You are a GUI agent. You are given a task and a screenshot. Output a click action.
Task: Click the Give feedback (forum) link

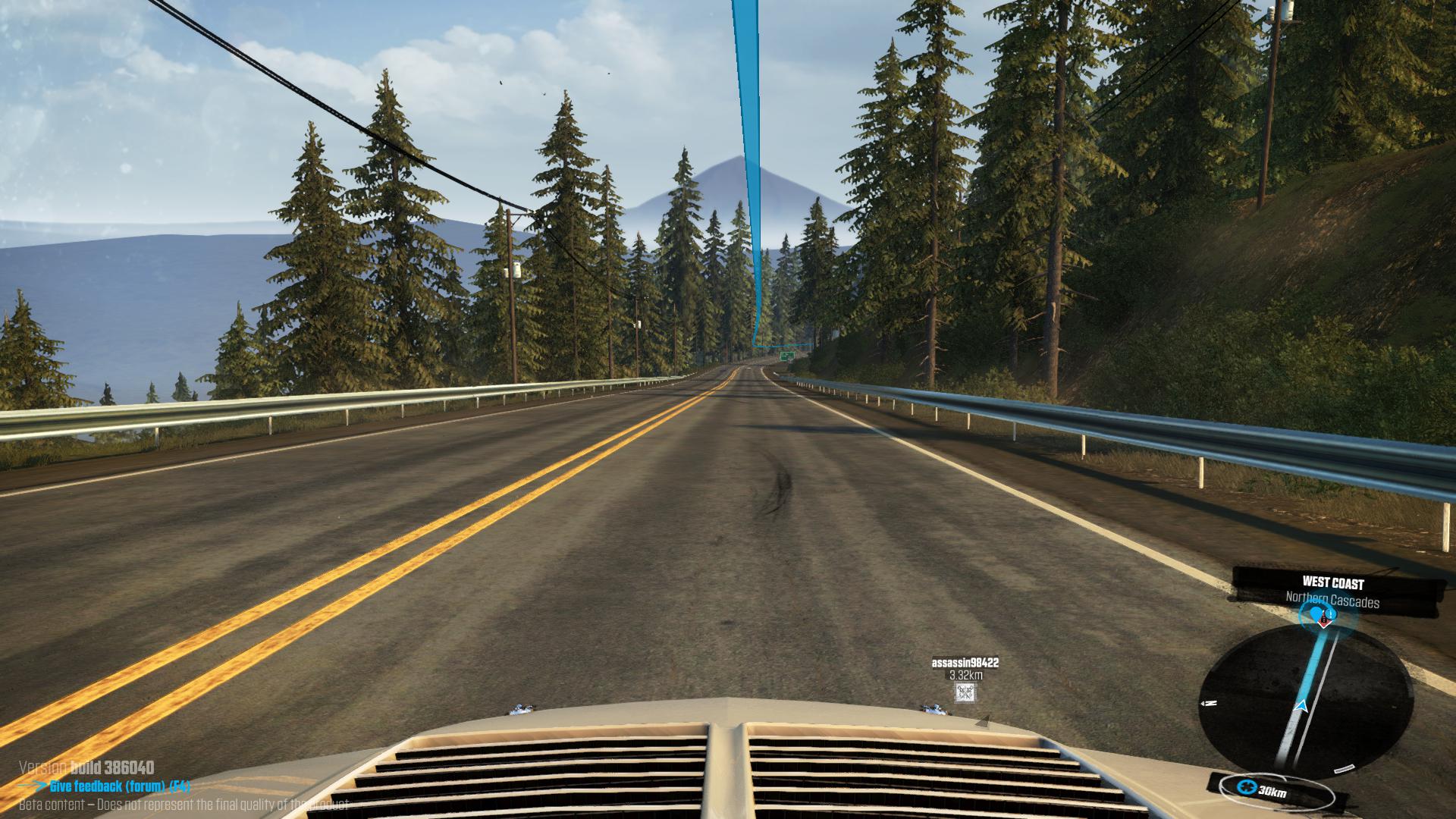tap(120, 786)
